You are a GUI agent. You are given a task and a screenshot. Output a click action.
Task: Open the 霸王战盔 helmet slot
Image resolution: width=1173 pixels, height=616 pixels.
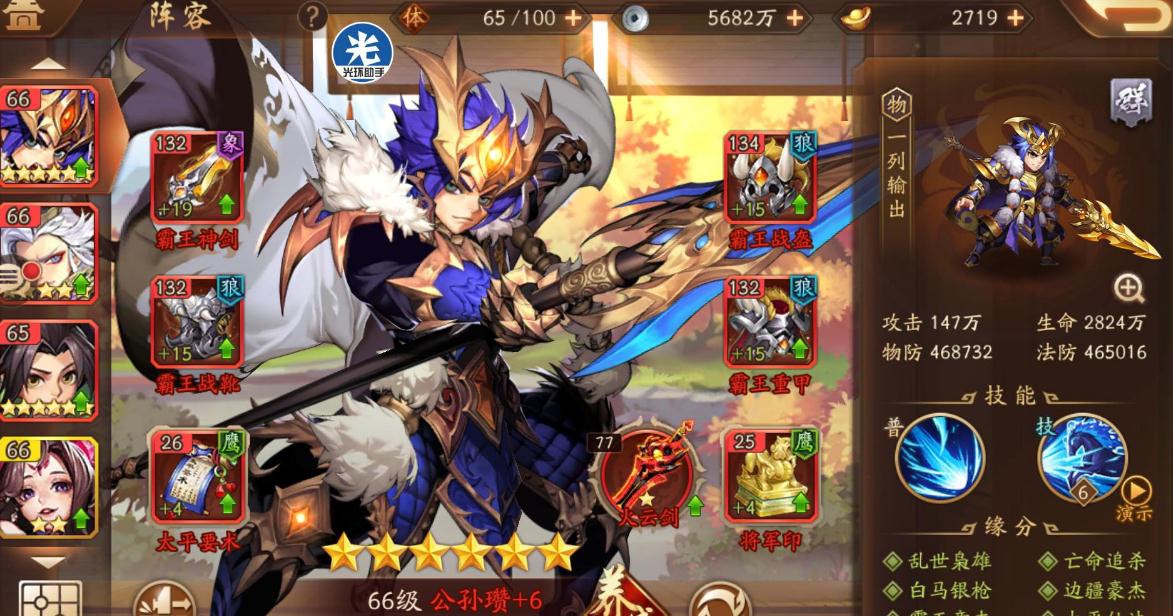coord(770,177)
